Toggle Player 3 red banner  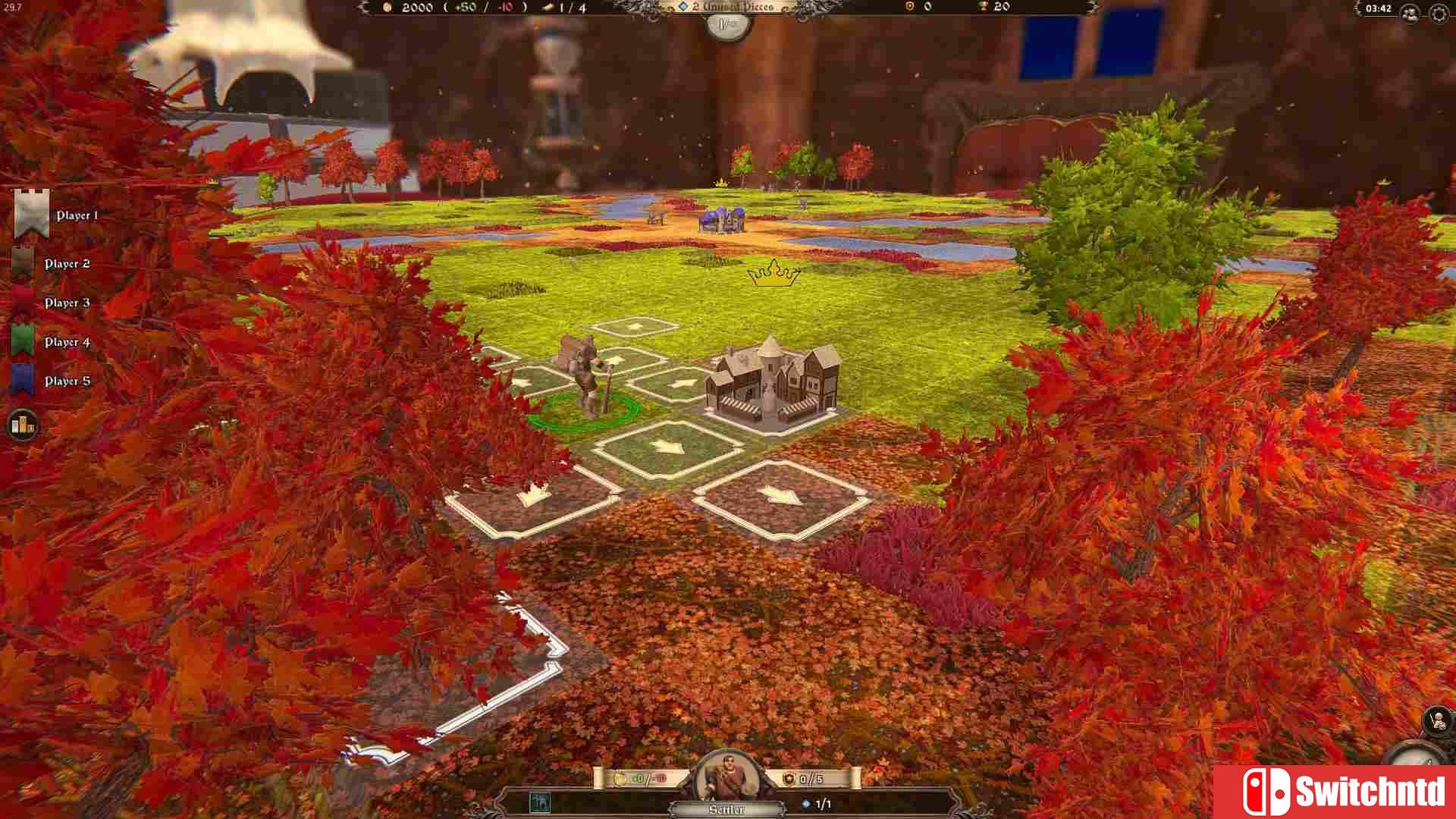coord(23,302)
